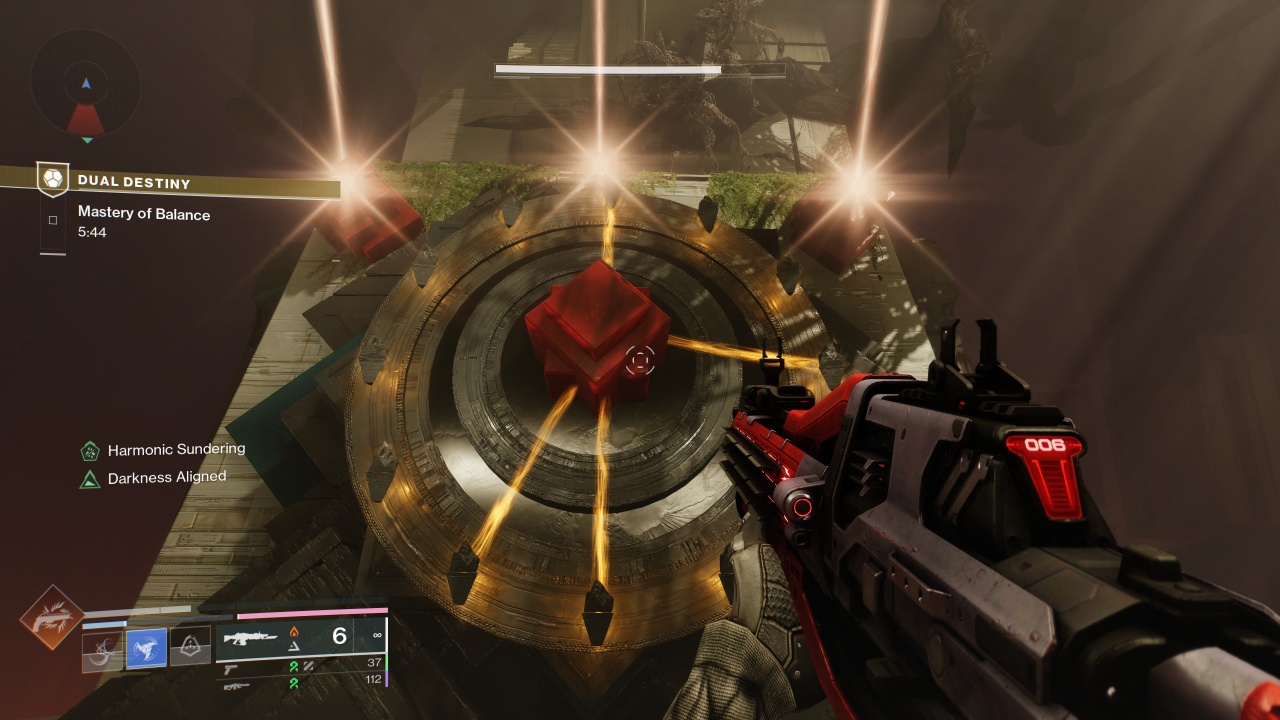This screenshot has height=720, width=1280.
Task: Select the class ability slot
Action: tap(190, 650)
